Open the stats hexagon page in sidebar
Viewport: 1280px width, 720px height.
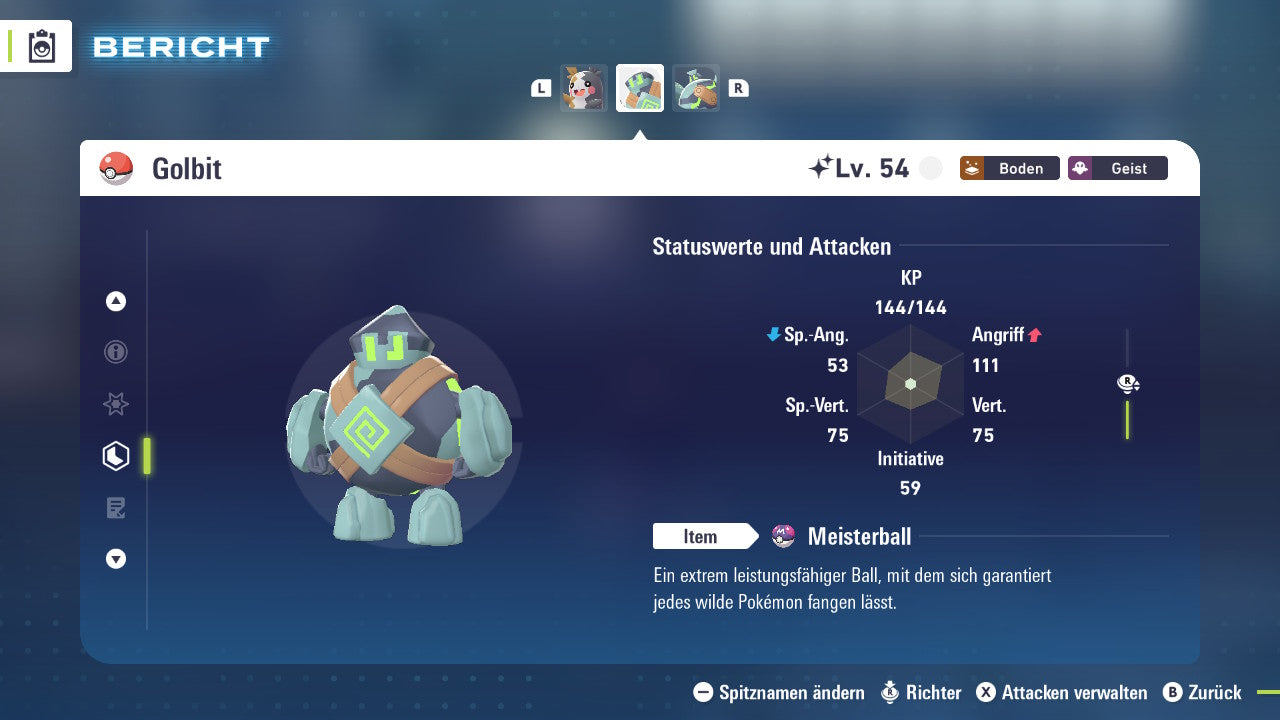[x=115, y=456]
